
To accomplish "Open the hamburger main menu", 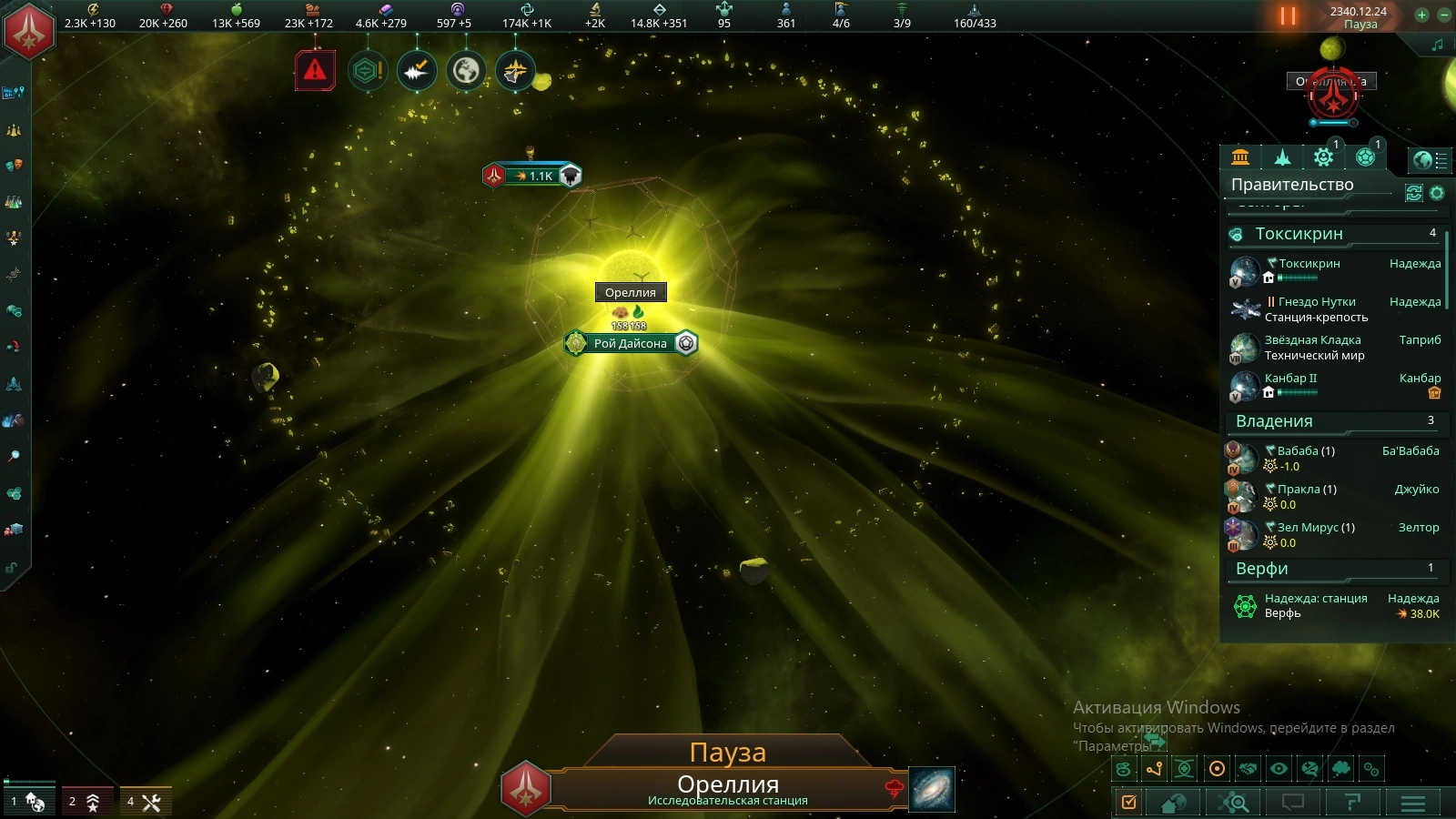I will [x=1412, y=803].
